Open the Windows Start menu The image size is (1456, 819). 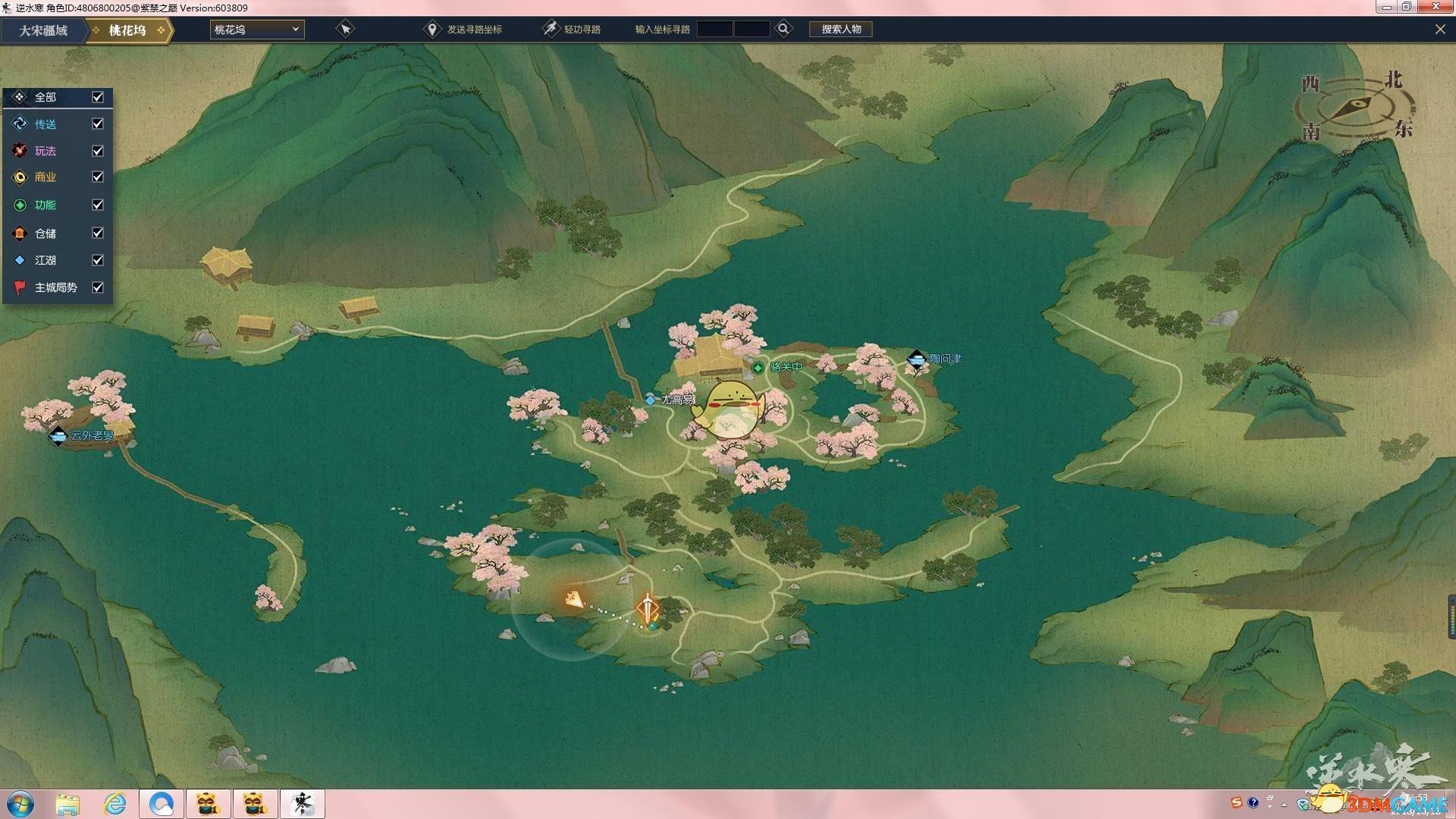click(20, 803)
